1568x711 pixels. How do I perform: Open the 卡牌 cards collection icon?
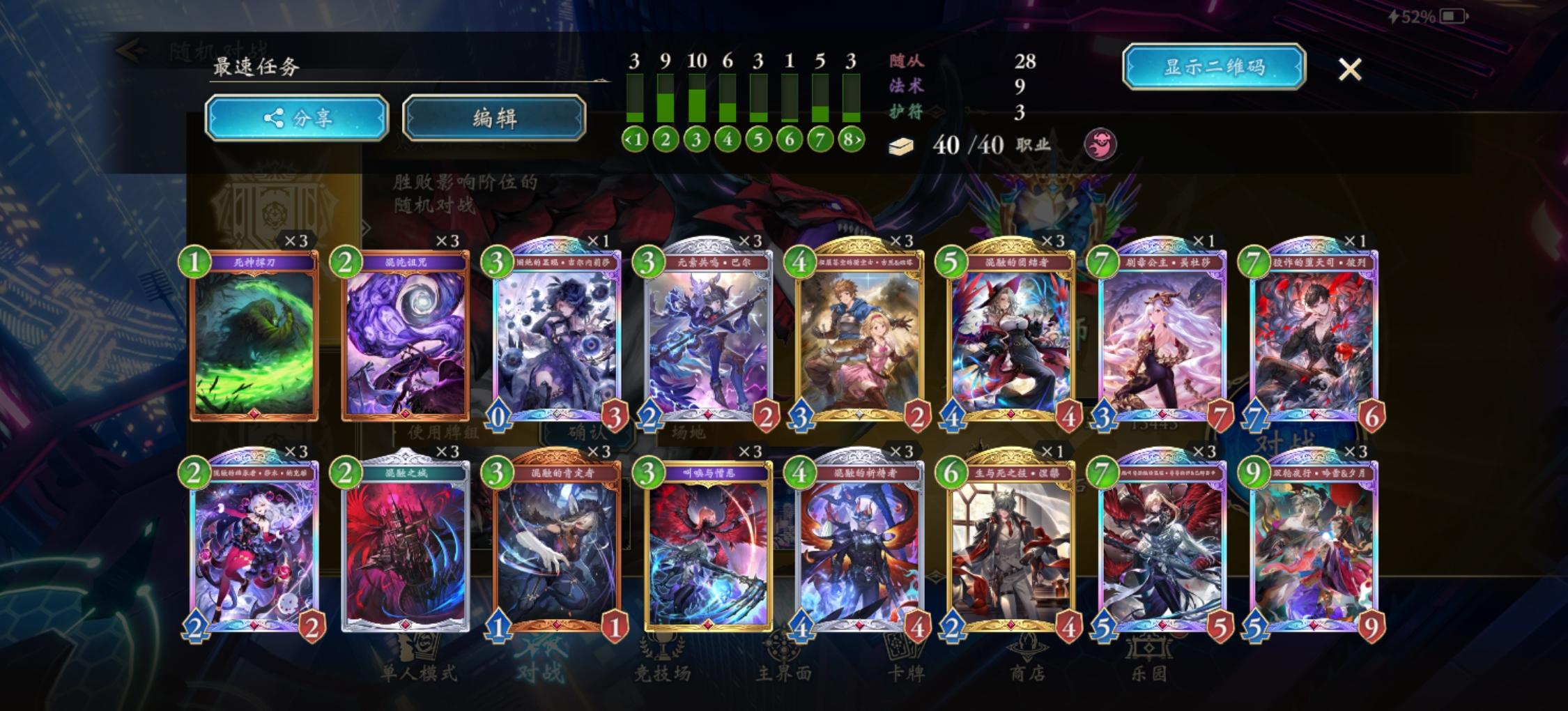pos(900,659)
